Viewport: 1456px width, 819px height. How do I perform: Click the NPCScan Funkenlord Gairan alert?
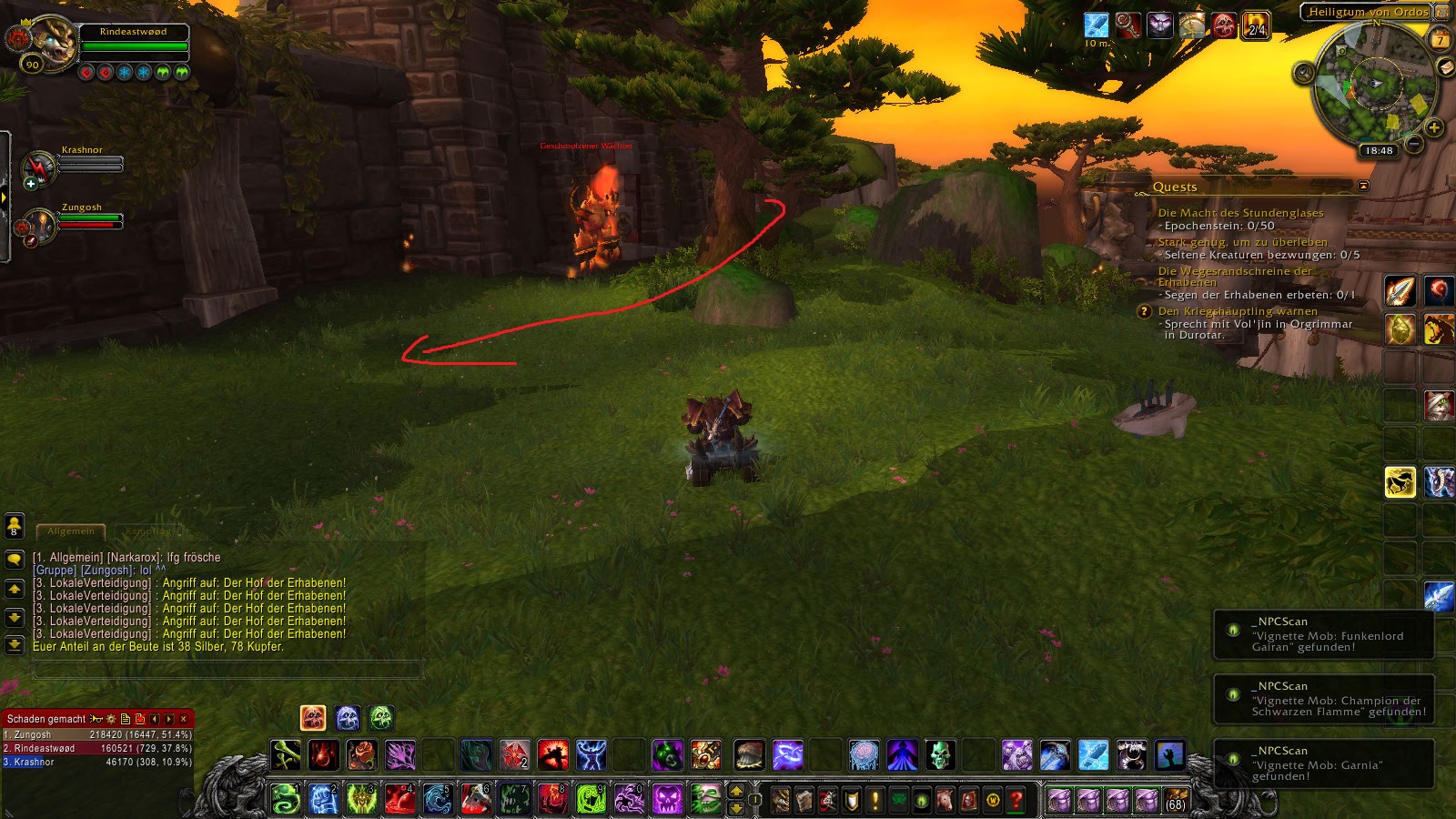coord(1324,634)
